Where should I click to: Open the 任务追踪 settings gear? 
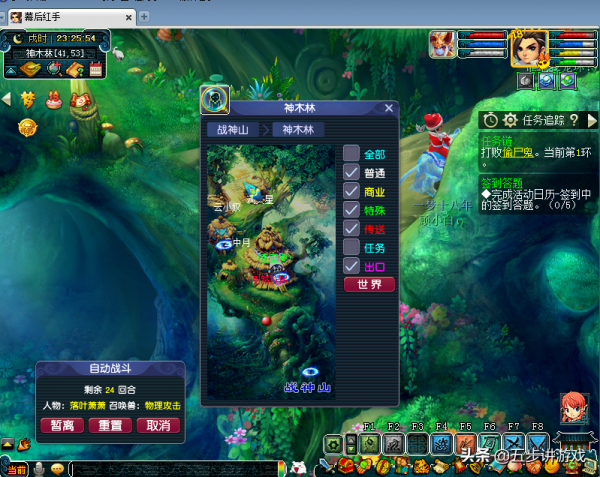[509, 120]
